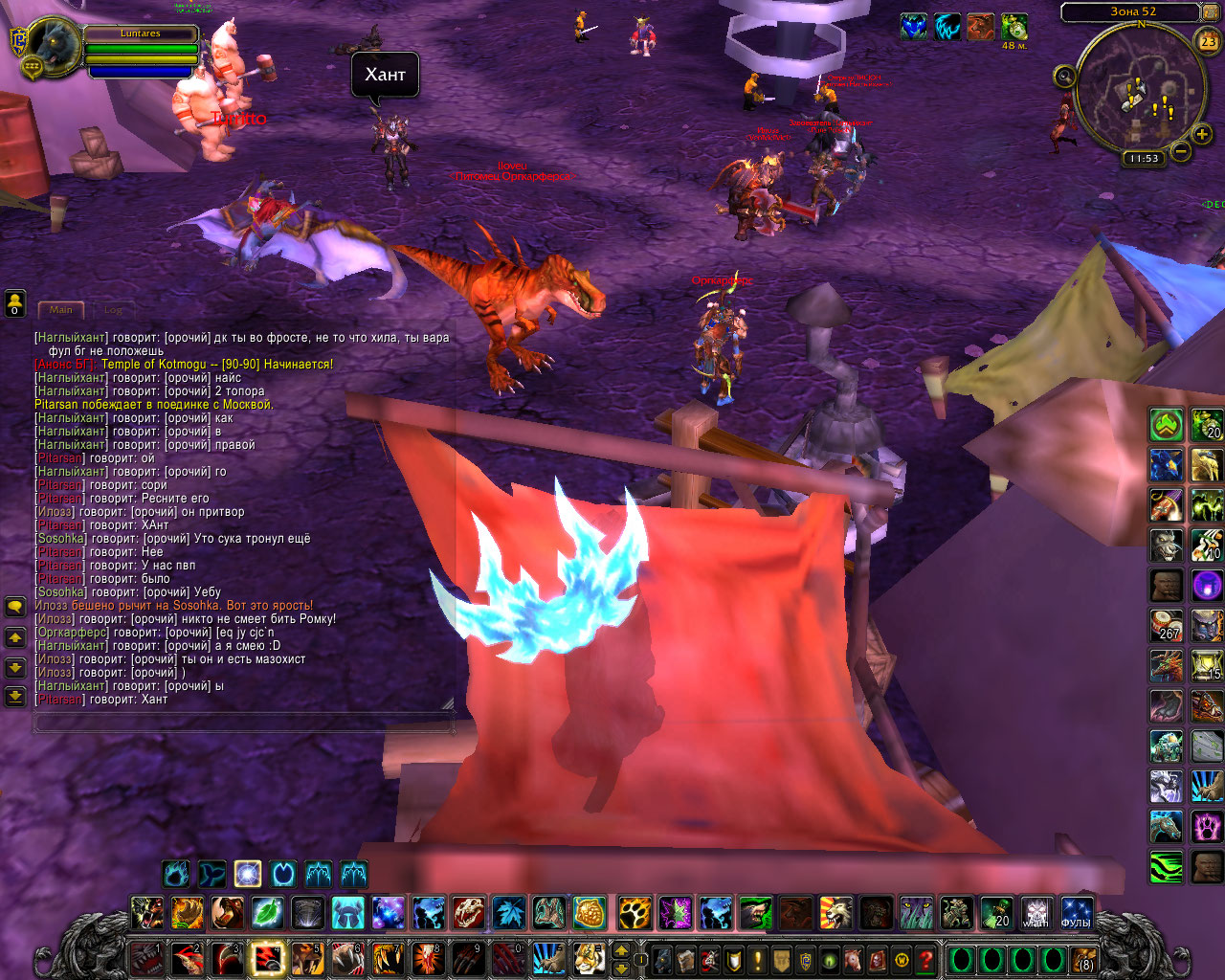This screenshot has height=980, width=1225.
Task: Use the item stack showing 267
Action: pyautogui.click(x=1167, y=626)
